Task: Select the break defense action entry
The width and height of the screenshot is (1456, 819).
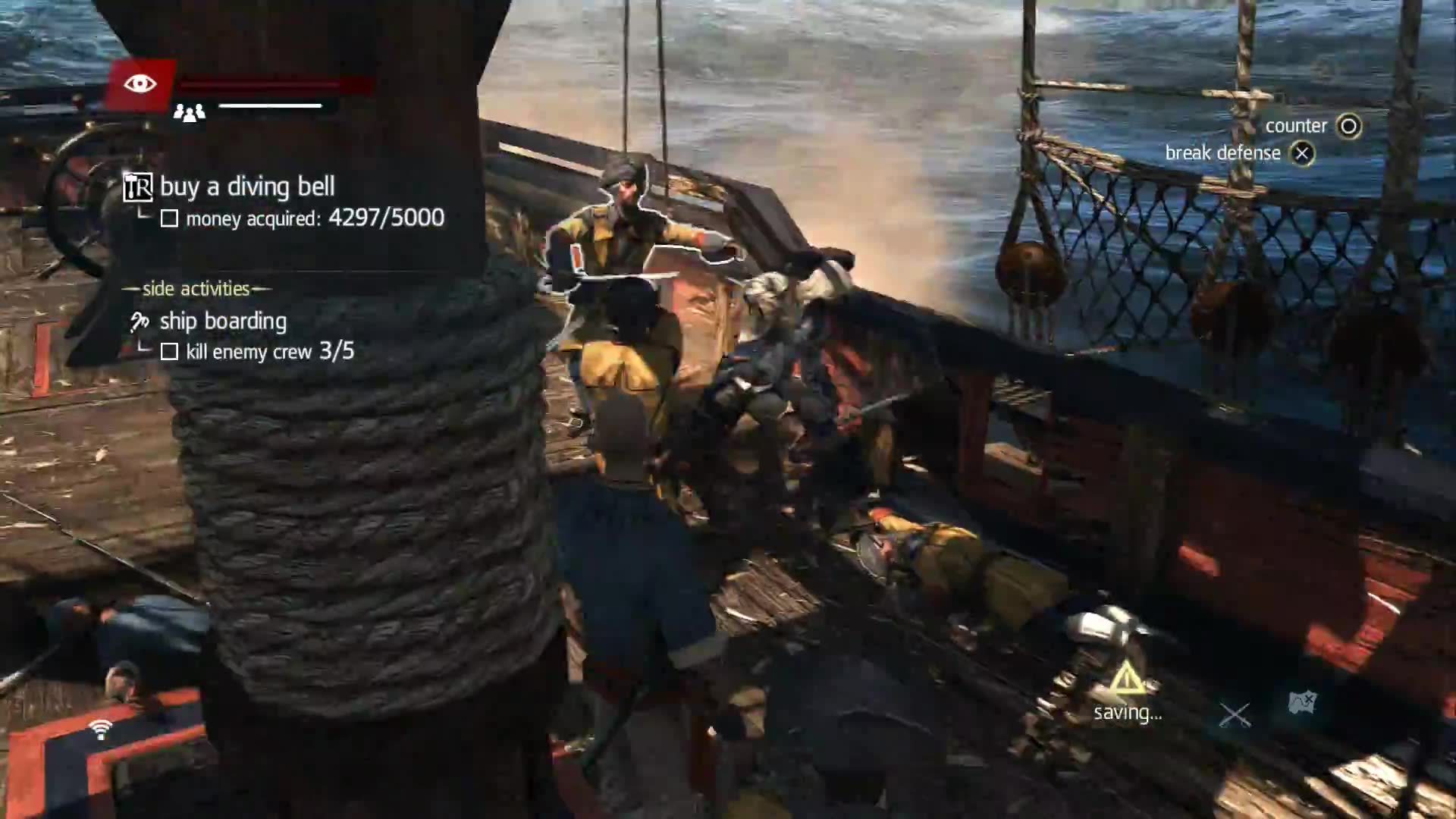Action: tap(1222, 152)
